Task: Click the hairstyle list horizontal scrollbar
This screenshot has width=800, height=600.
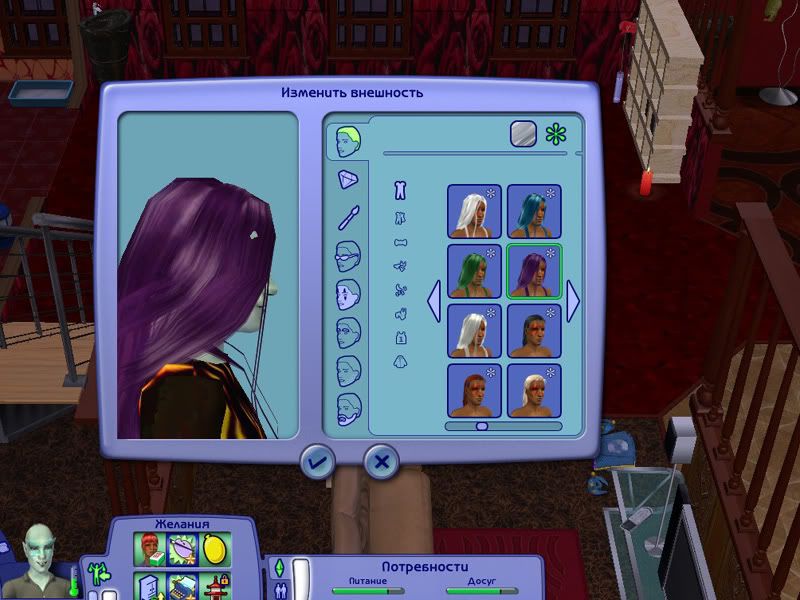Action: click(482, 426)
